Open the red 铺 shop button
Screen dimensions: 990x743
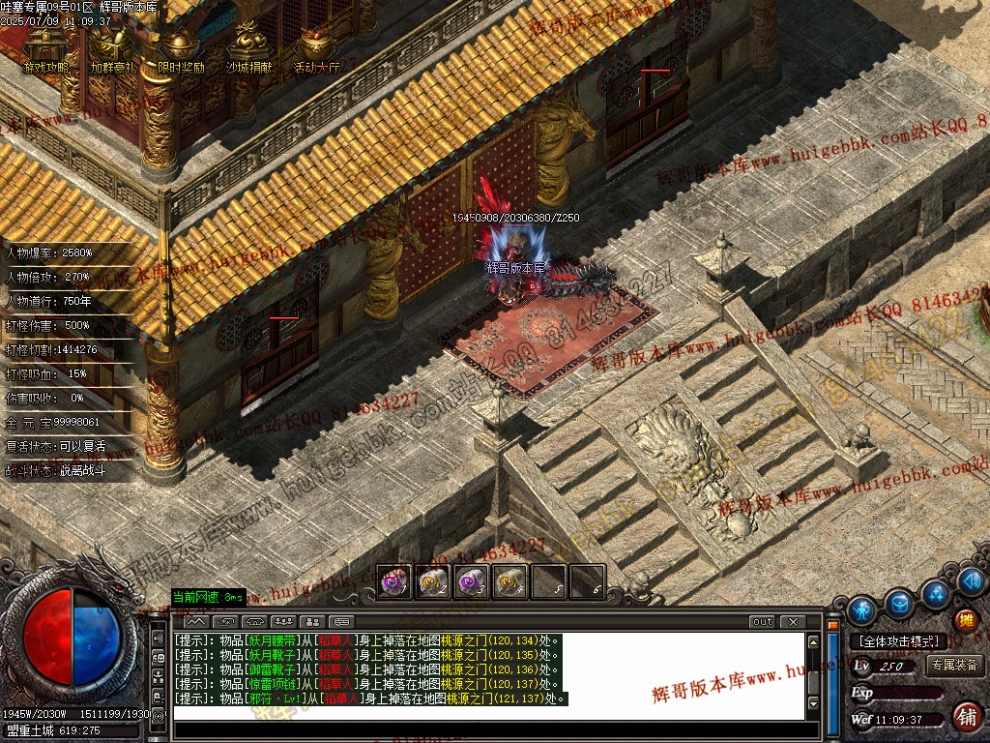(967, 716)
